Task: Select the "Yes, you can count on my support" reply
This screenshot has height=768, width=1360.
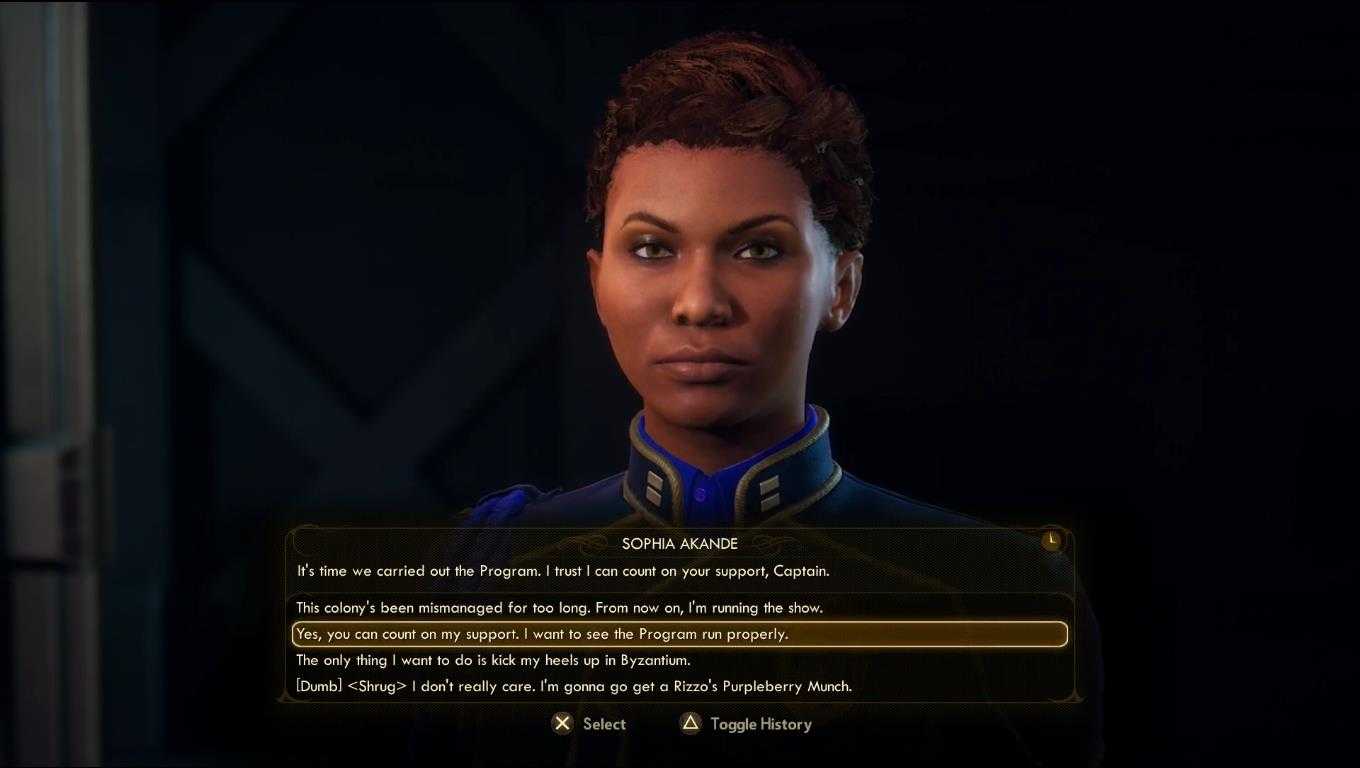Action: 542,634
